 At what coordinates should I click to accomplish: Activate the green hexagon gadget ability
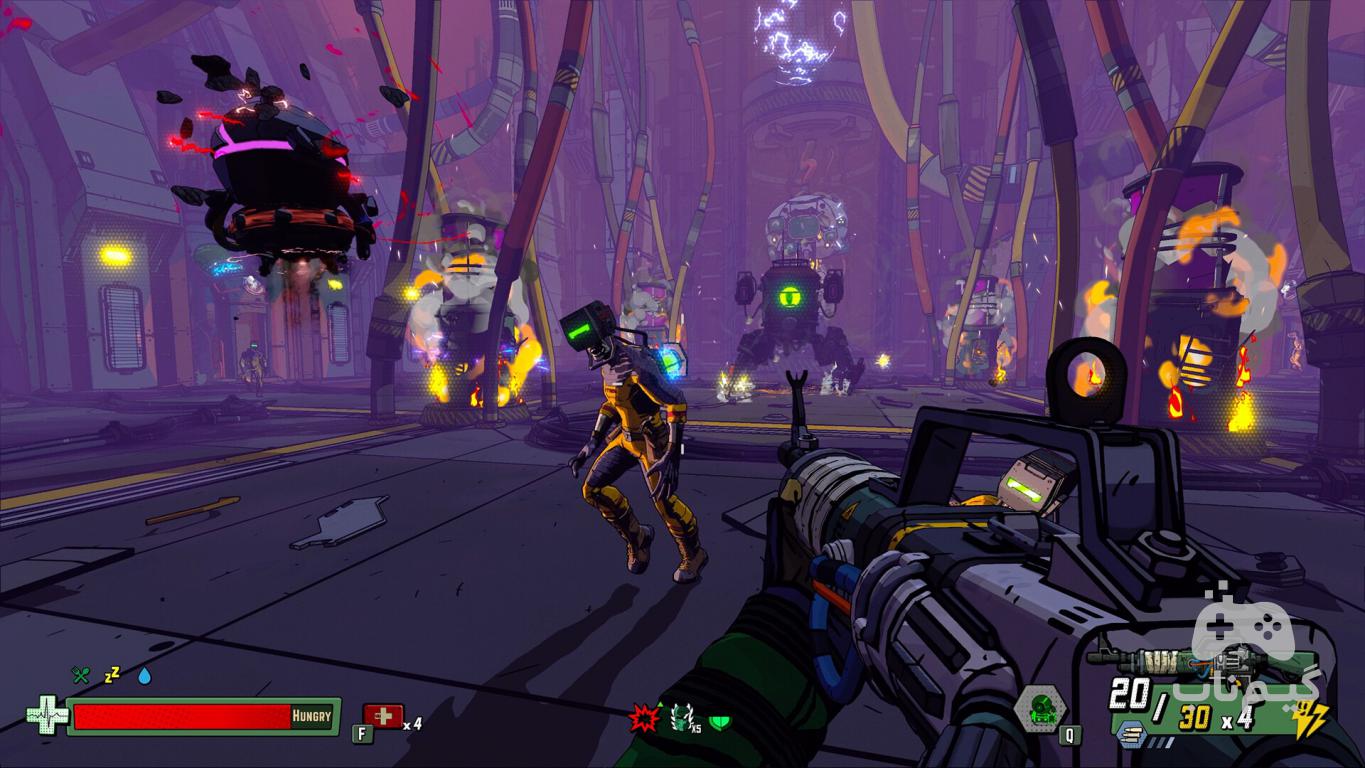[x=1040, y=709]
